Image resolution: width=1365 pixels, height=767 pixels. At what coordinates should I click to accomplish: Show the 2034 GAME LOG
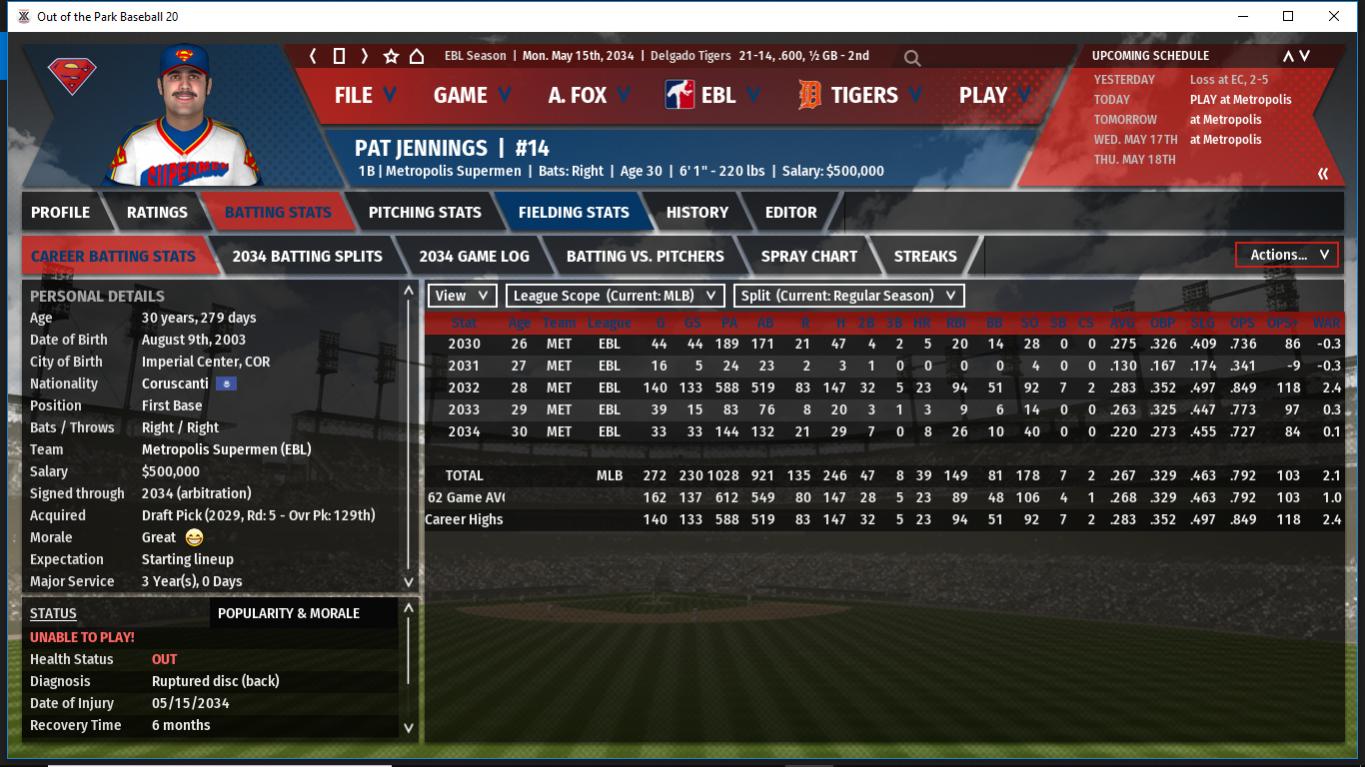point(474,256)
